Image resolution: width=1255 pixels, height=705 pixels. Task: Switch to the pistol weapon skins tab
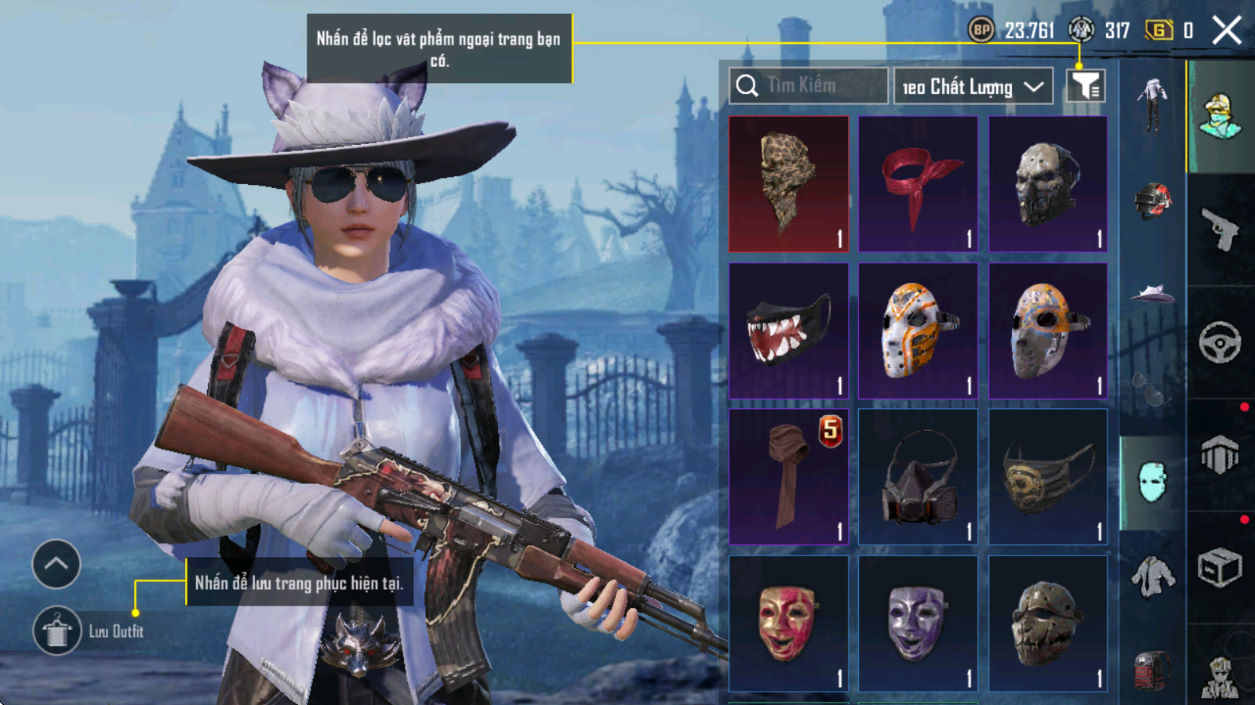1219,229
